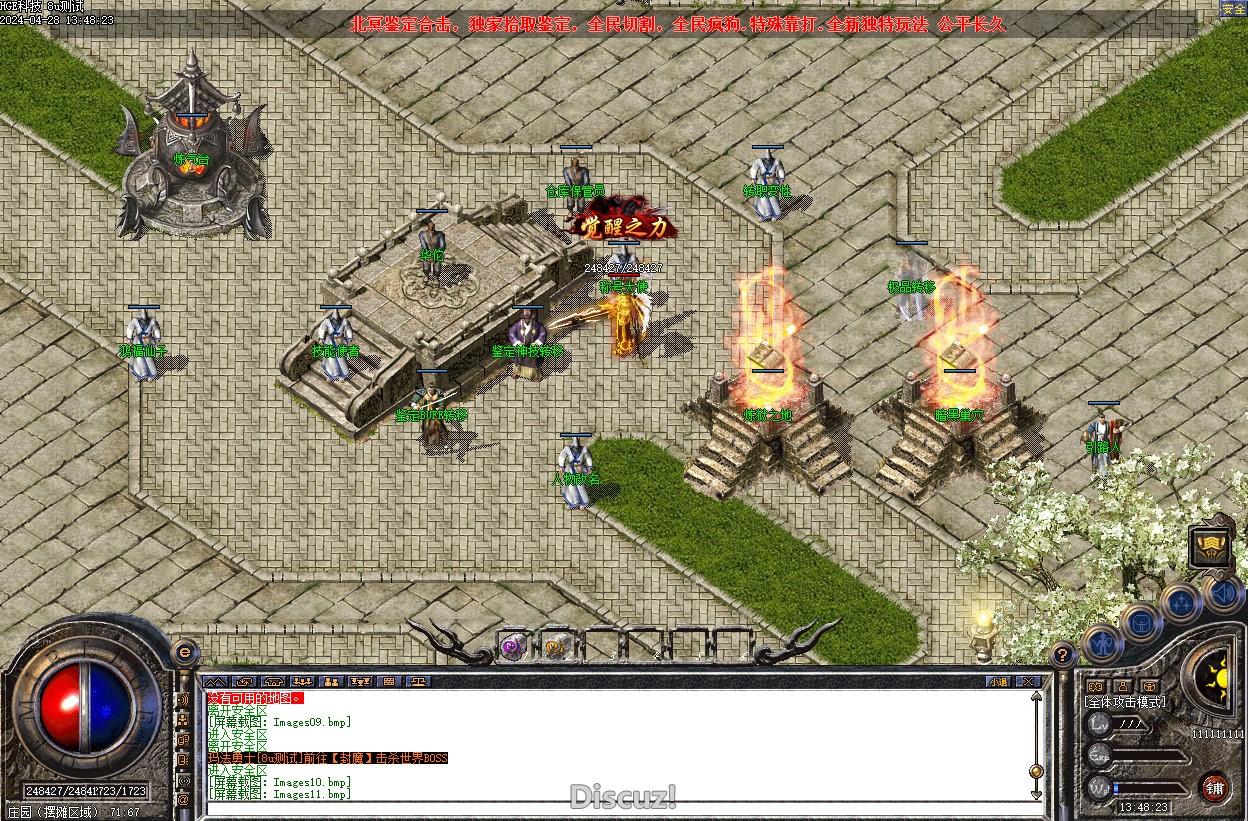This screenshot has height=821, width=1248.
Task: Click the @ chat channel button
Action: (183, 799)
